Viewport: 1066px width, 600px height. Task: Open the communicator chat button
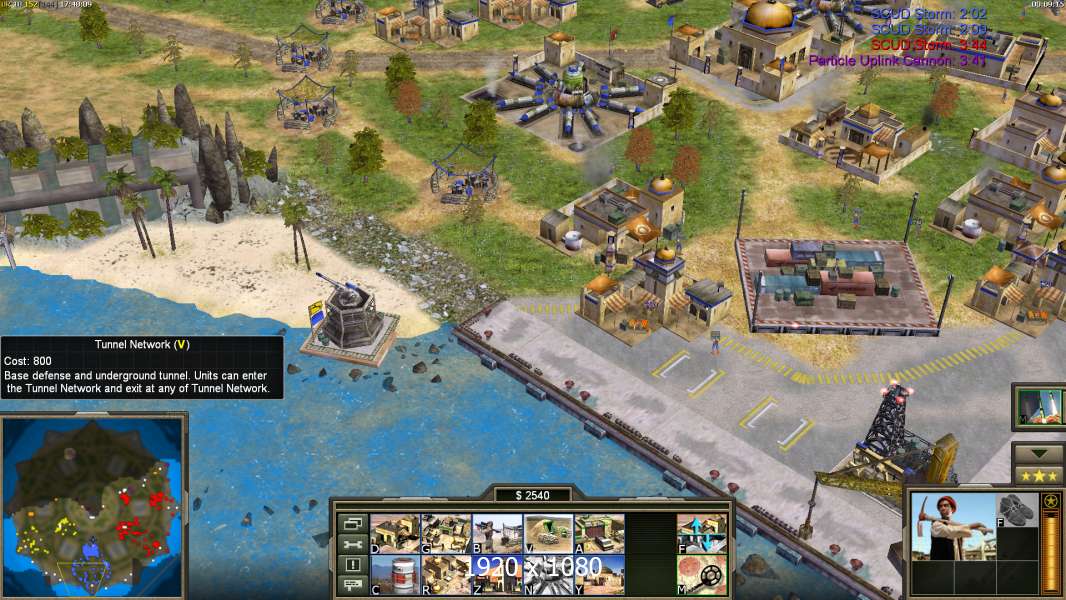coord(351,586)
